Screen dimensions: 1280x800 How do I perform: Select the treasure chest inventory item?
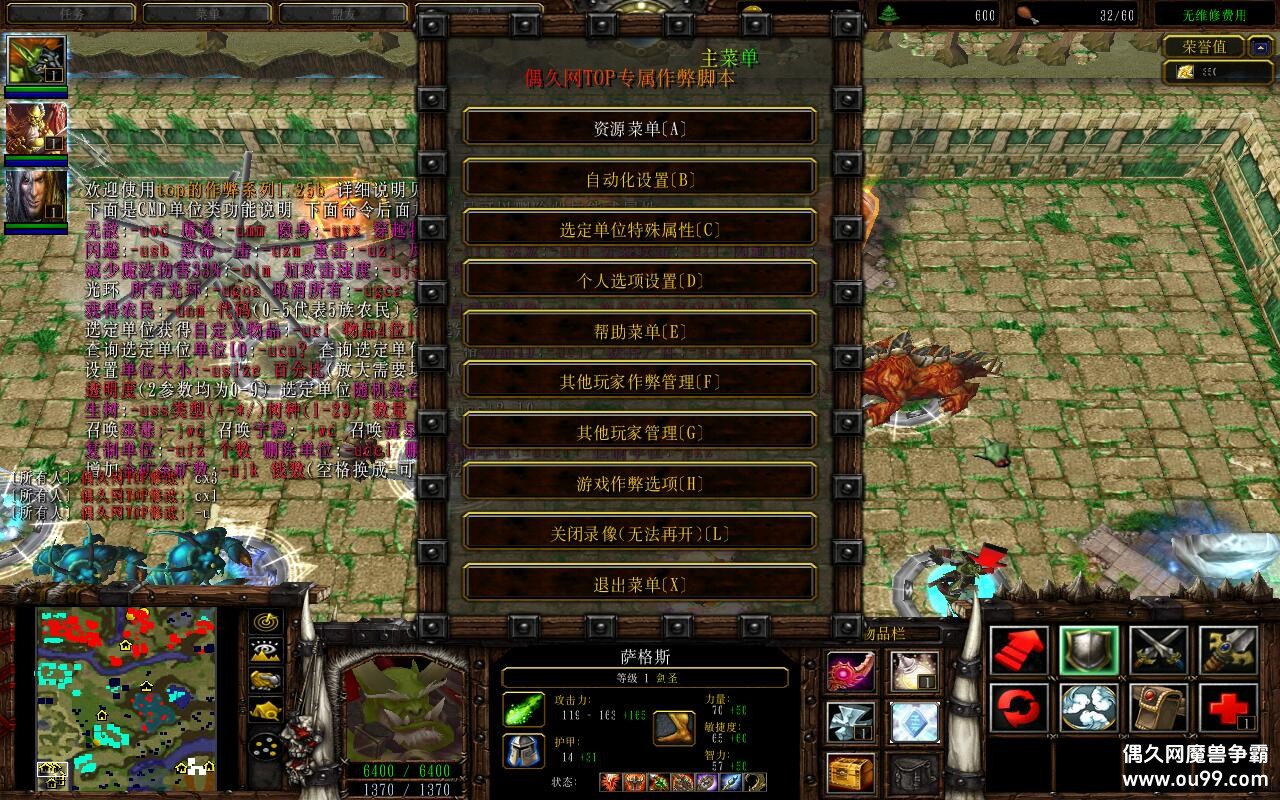849,772
